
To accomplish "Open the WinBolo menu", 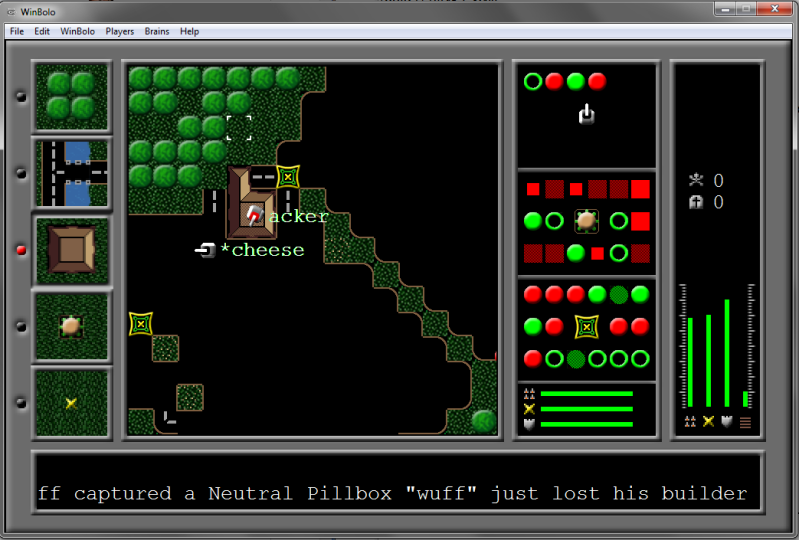I will coord(77,31).
